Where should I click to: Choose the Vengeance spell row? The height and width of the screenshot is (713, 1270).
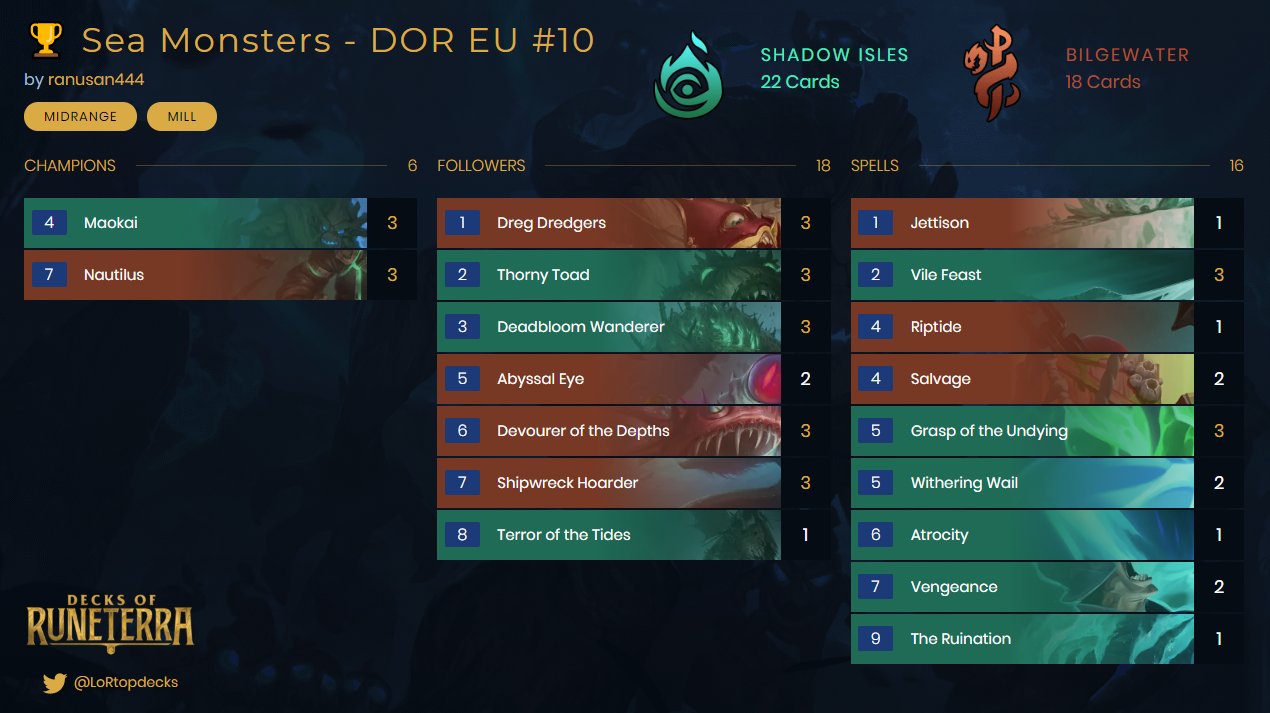point(1021,587)
